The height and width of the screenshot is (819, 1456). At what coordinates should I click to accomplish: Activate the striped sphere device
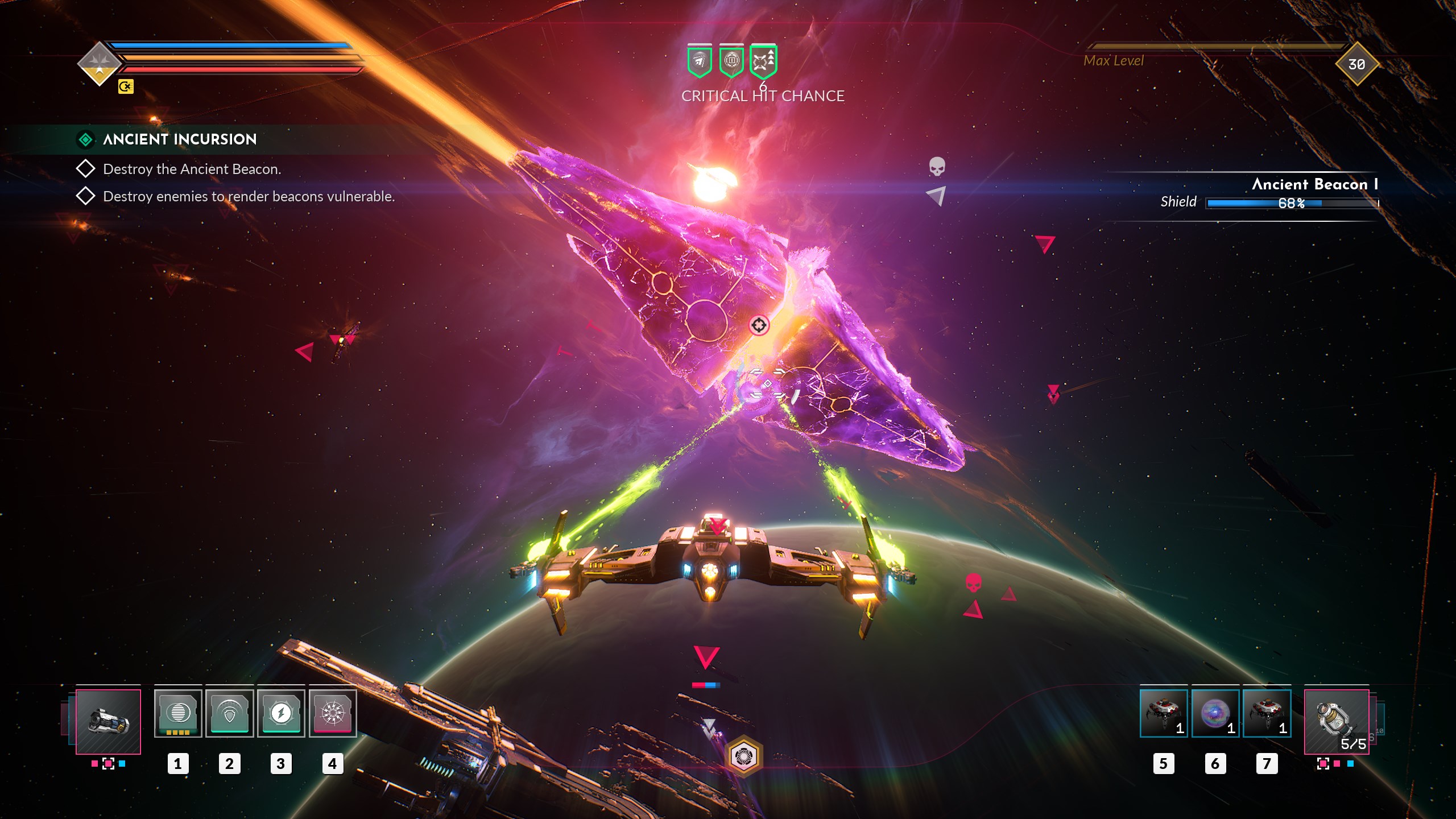point(178,713)
